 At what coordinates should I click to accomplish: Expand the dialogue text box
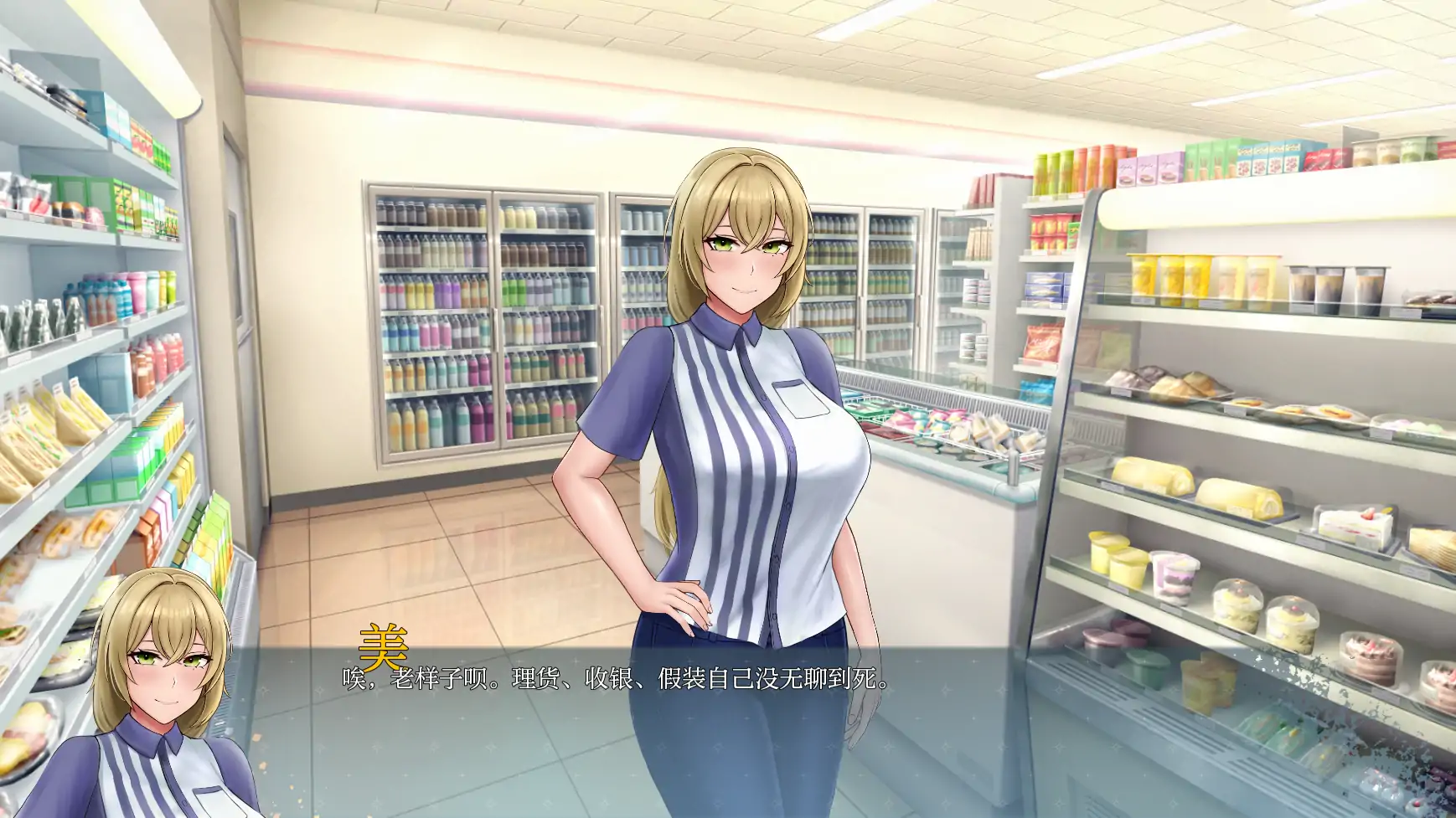point(729,728)
